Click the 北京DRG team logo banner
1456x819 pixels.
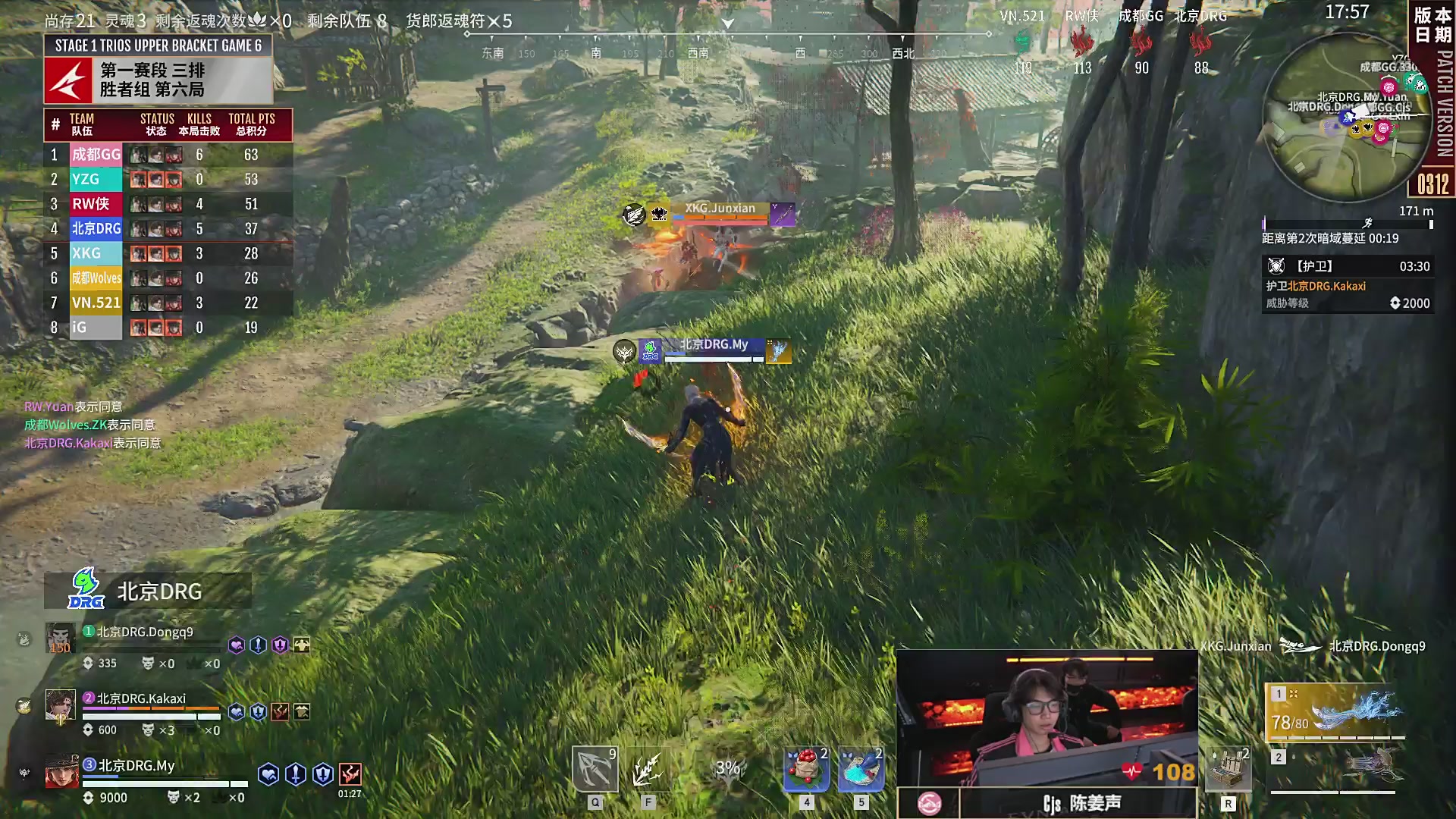click(148, 591)
